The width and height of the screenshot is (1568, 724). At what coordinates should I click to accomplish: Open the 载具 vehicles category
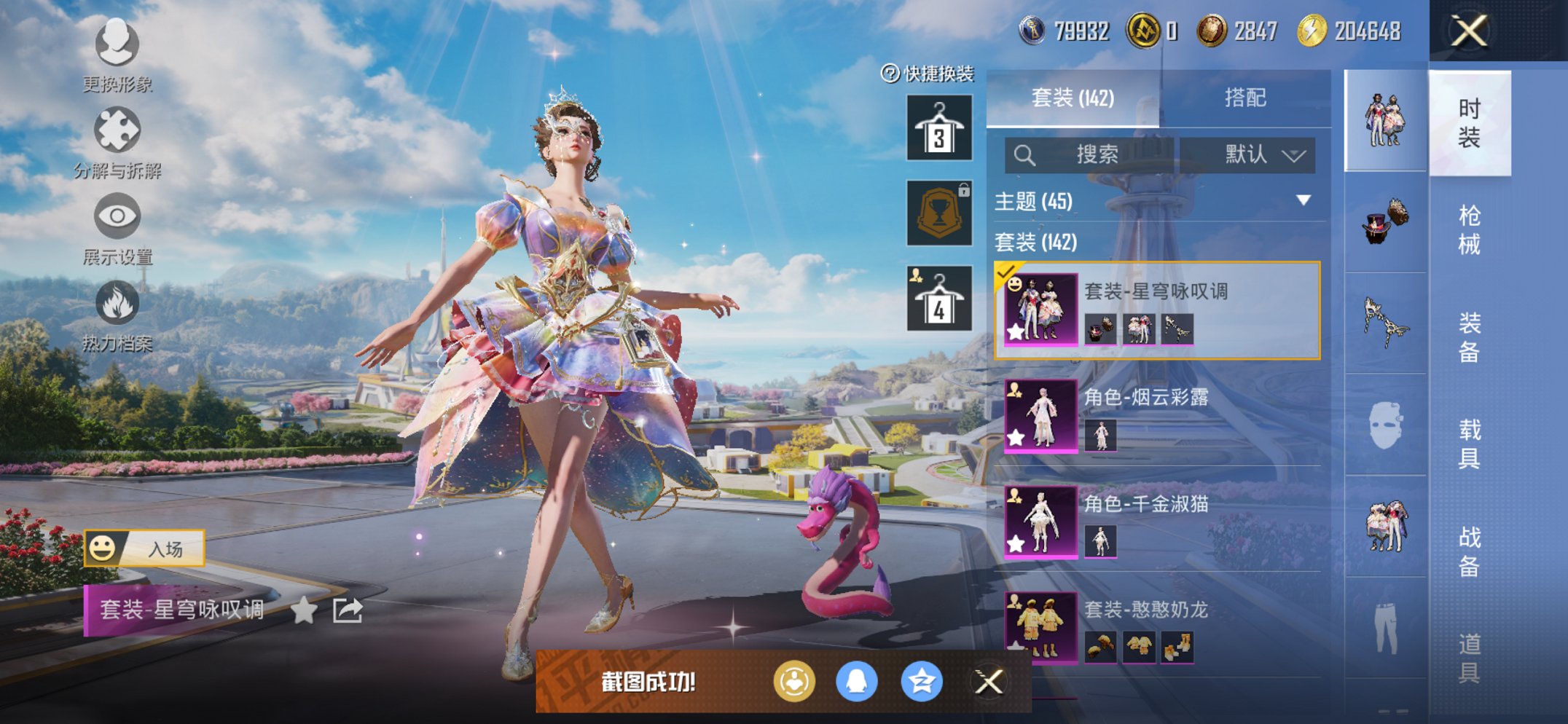tap(1469, 444)
